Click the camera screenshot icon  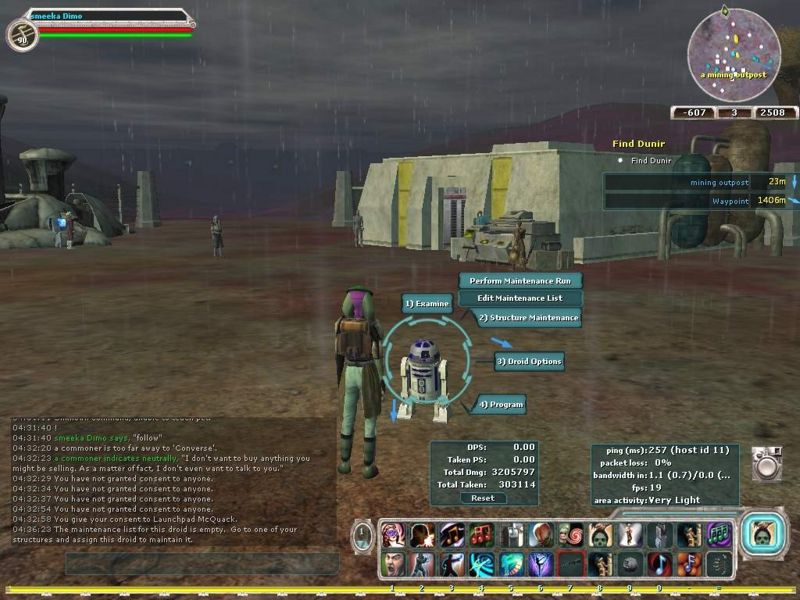pos(767,464)
